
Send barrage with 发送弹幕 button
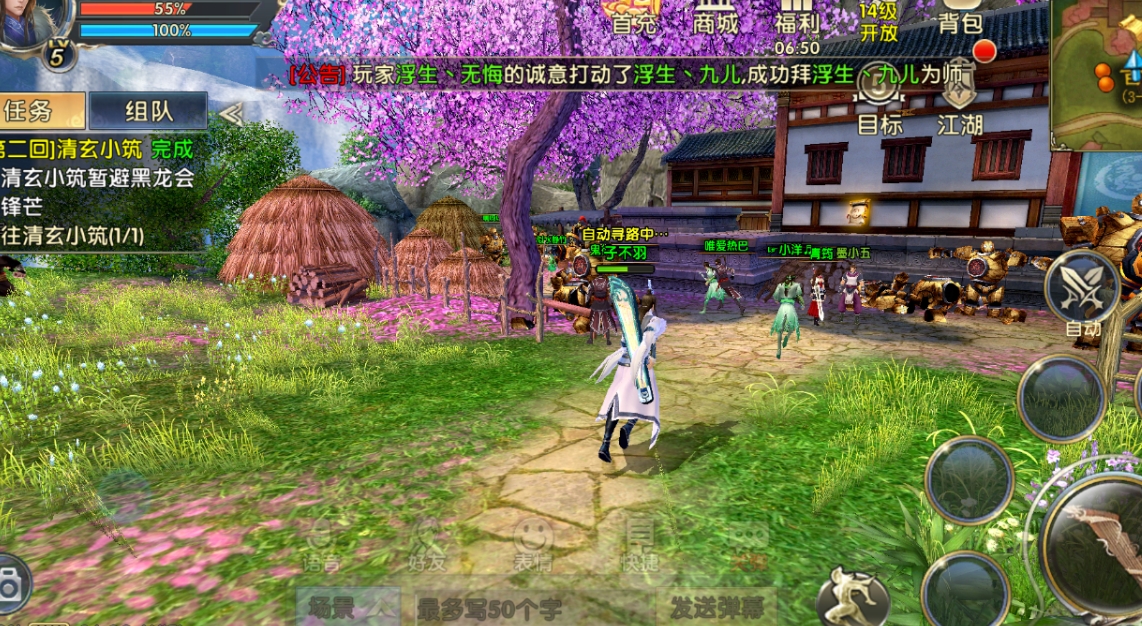point(715,607)
